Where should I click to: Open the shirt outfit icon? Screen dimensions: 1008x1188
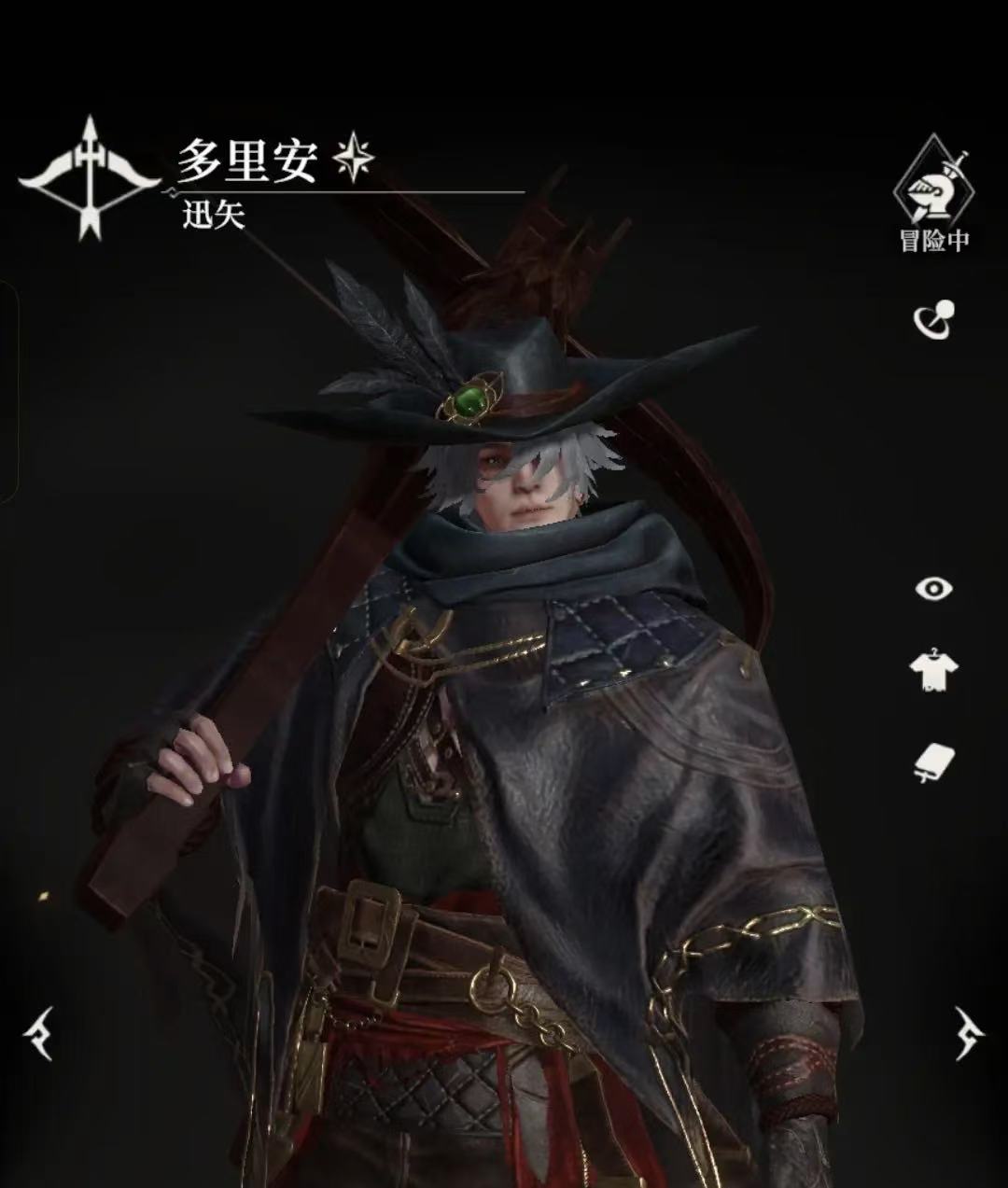pos(933,670)
